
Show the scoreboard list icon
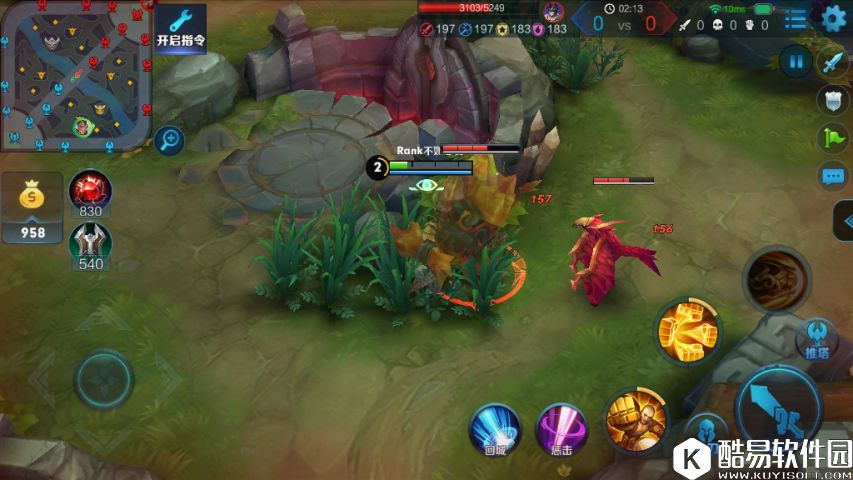[796, 19]
